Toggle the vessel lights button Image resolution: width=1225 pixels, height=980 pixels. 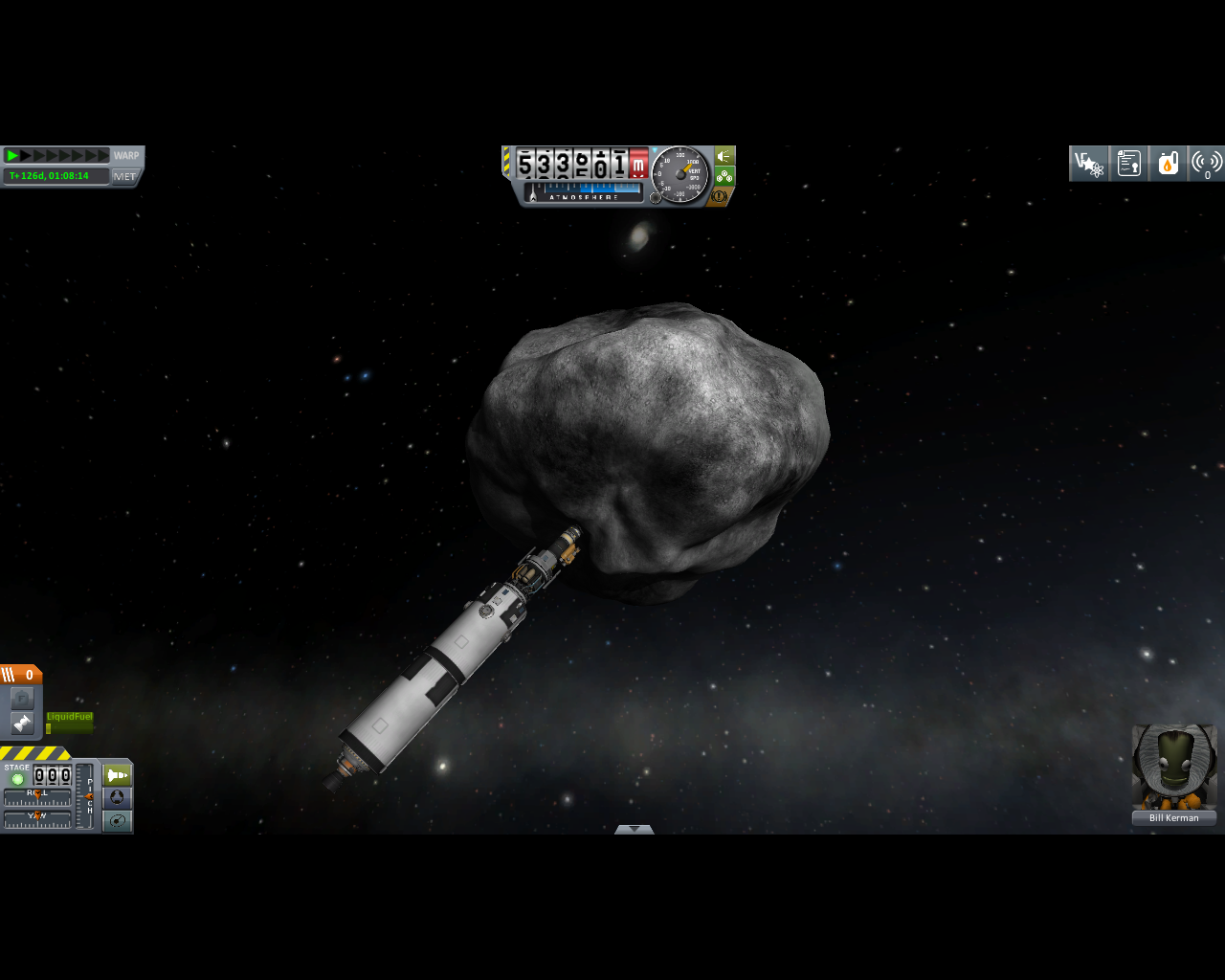point(724,155)
